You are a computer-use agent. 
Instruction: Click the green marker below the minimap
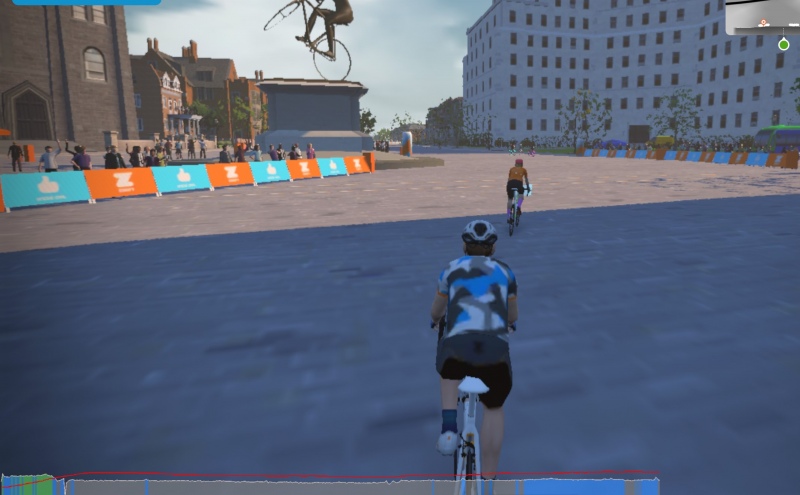(783, 44)
